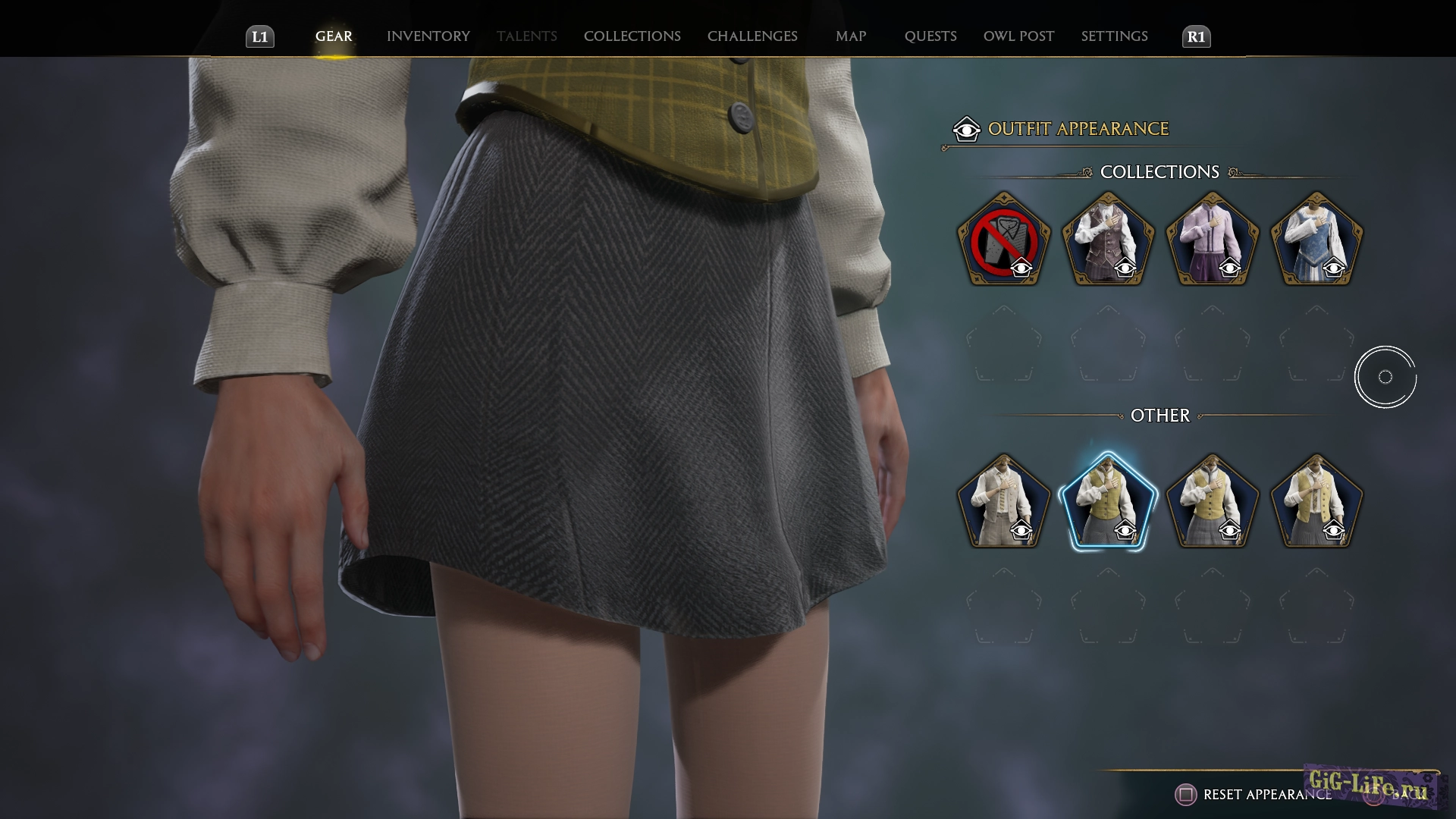Pick the blue dress with white sleeves outfit
The height and width of the screenshot is (819, 1456).
pos(1316,240)
